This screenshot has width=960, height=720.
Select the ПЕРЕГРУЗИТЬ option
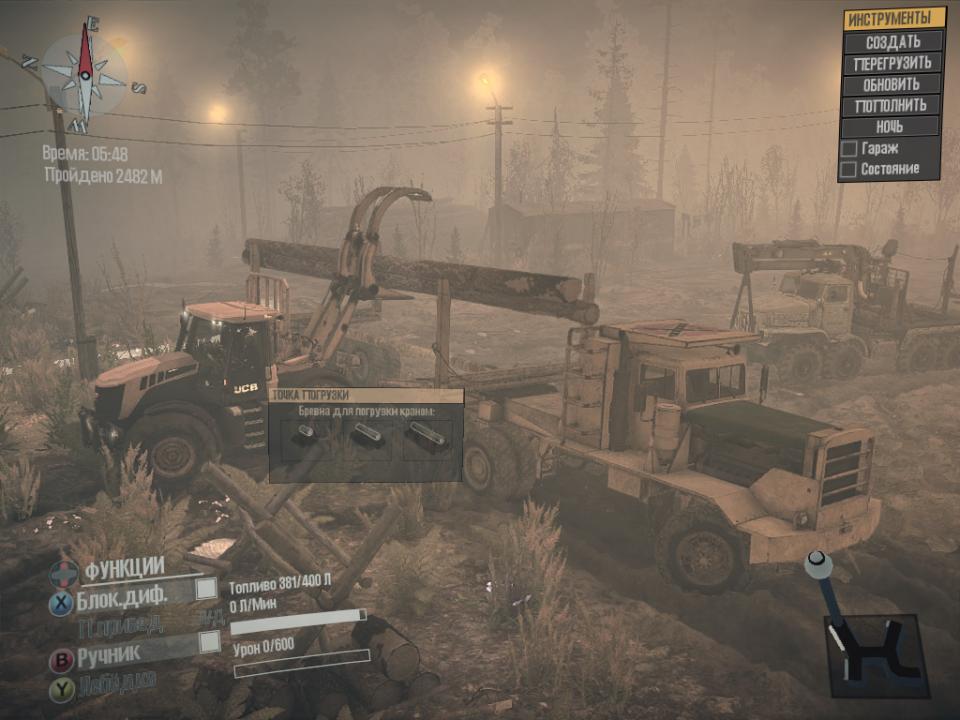tap(893, 63)
